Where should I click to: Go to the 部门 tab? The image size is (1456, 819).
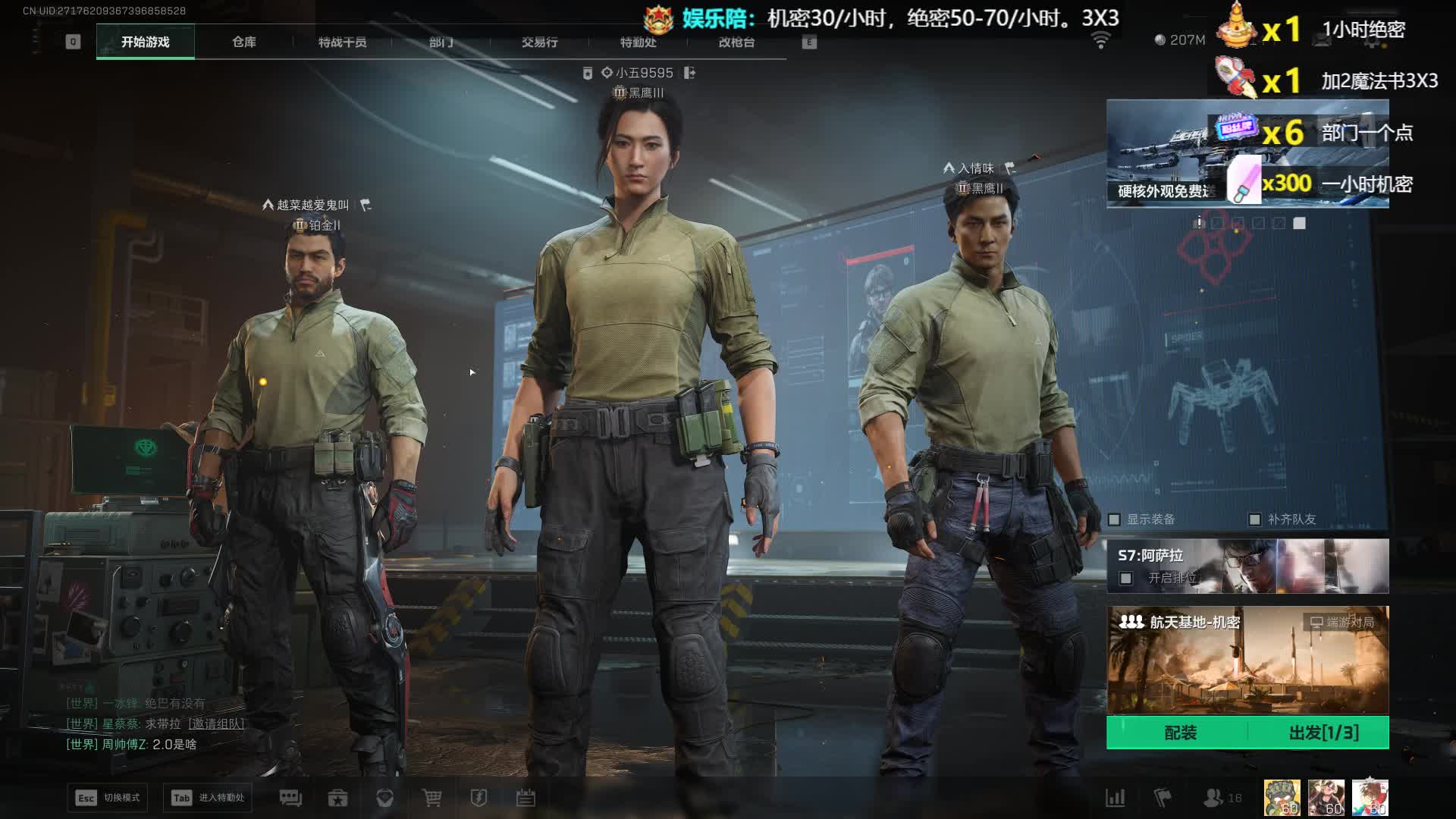(x=441, y=42)
